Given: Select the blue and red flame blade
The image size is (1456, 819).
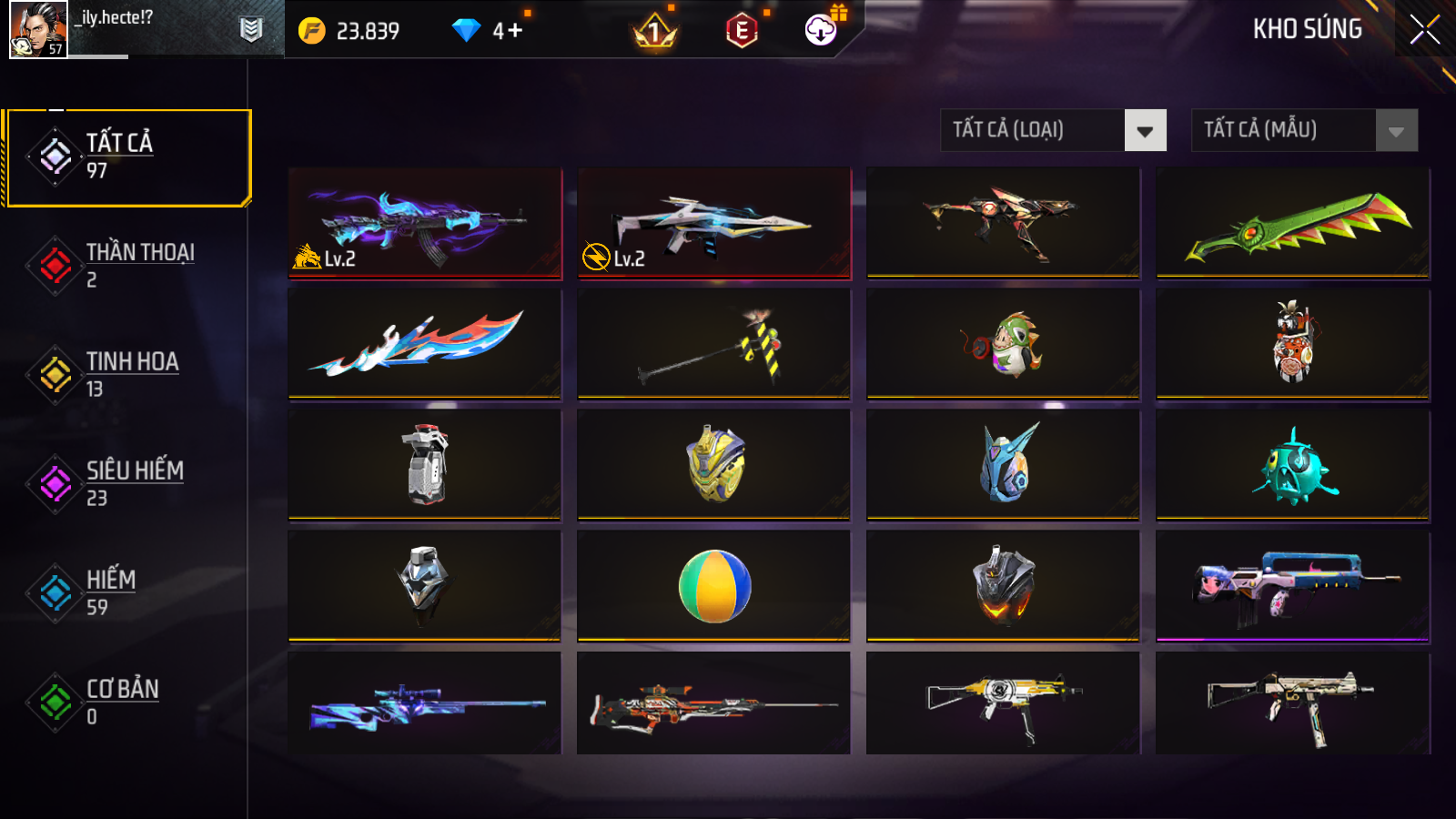Looking at the screenshot, I should coord(424,344).
